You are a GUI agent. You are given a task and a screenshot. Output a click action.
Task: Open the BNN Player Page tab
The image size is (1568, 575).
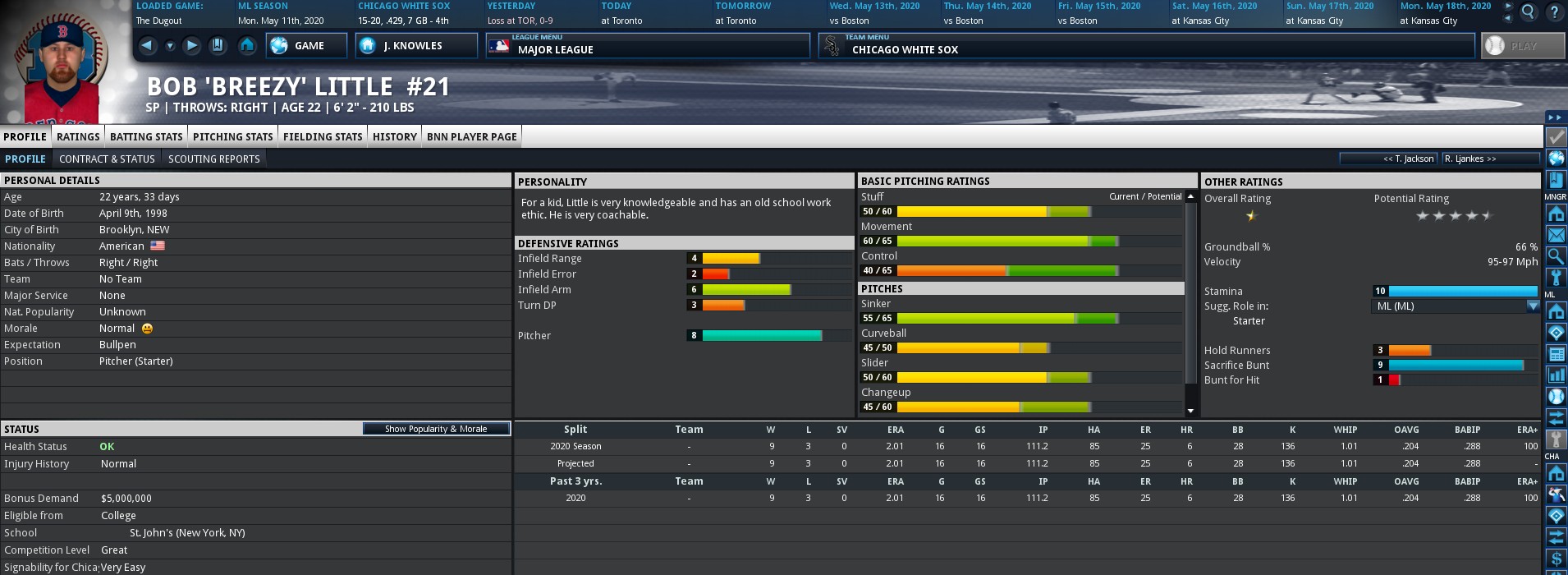(471, 136)
